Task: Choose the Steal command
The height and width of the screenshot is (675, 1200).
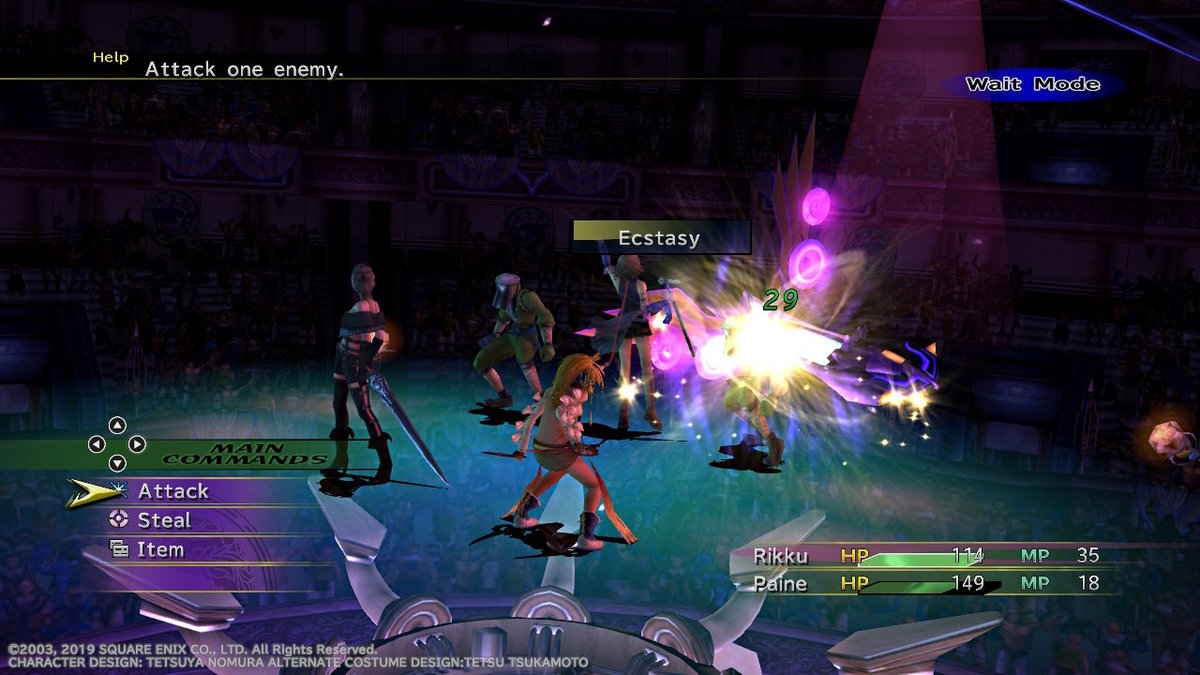Action: [164, 520]
